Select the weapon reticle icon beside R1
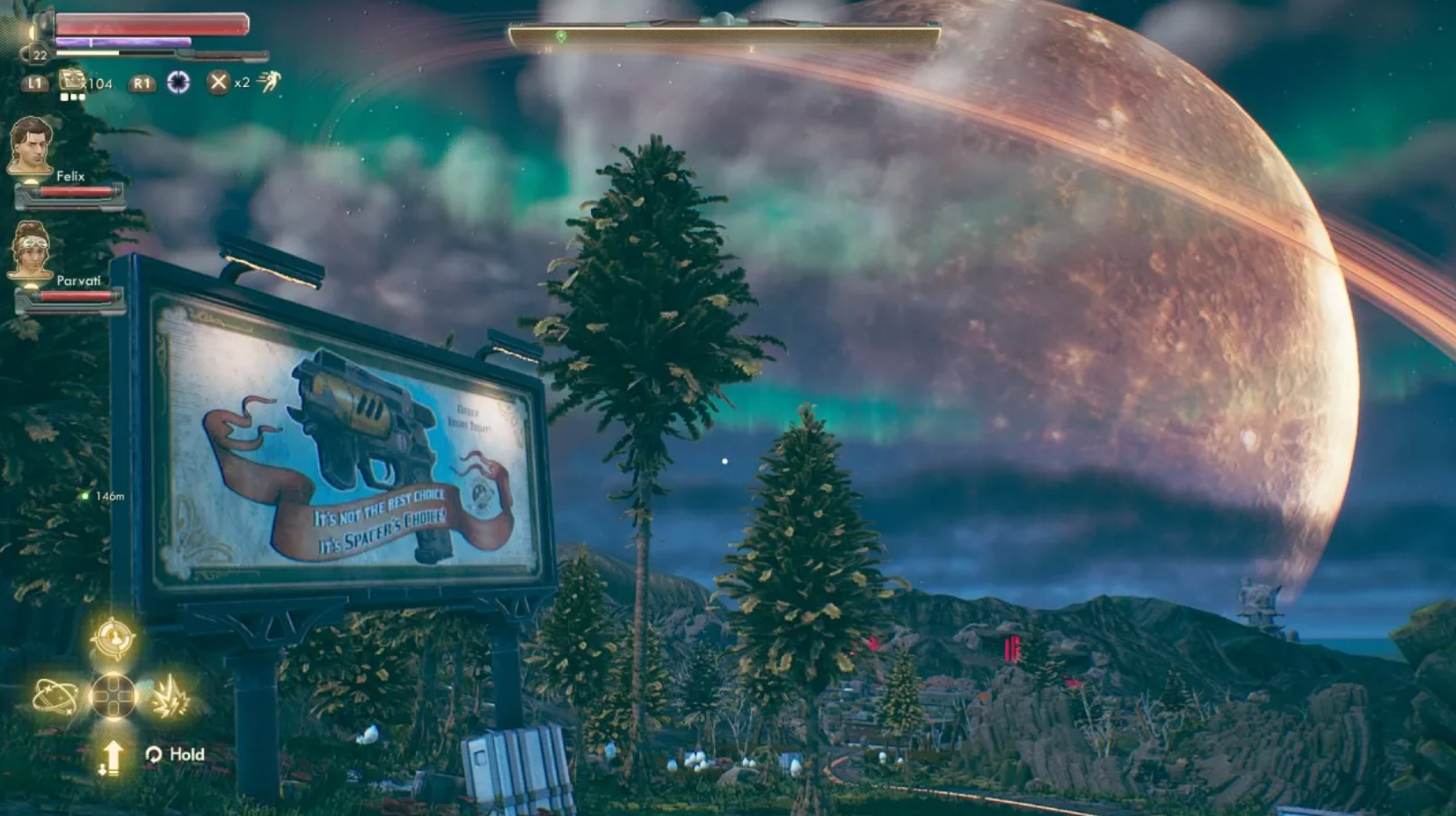1456x816 pixels. [x=180, y=82]
